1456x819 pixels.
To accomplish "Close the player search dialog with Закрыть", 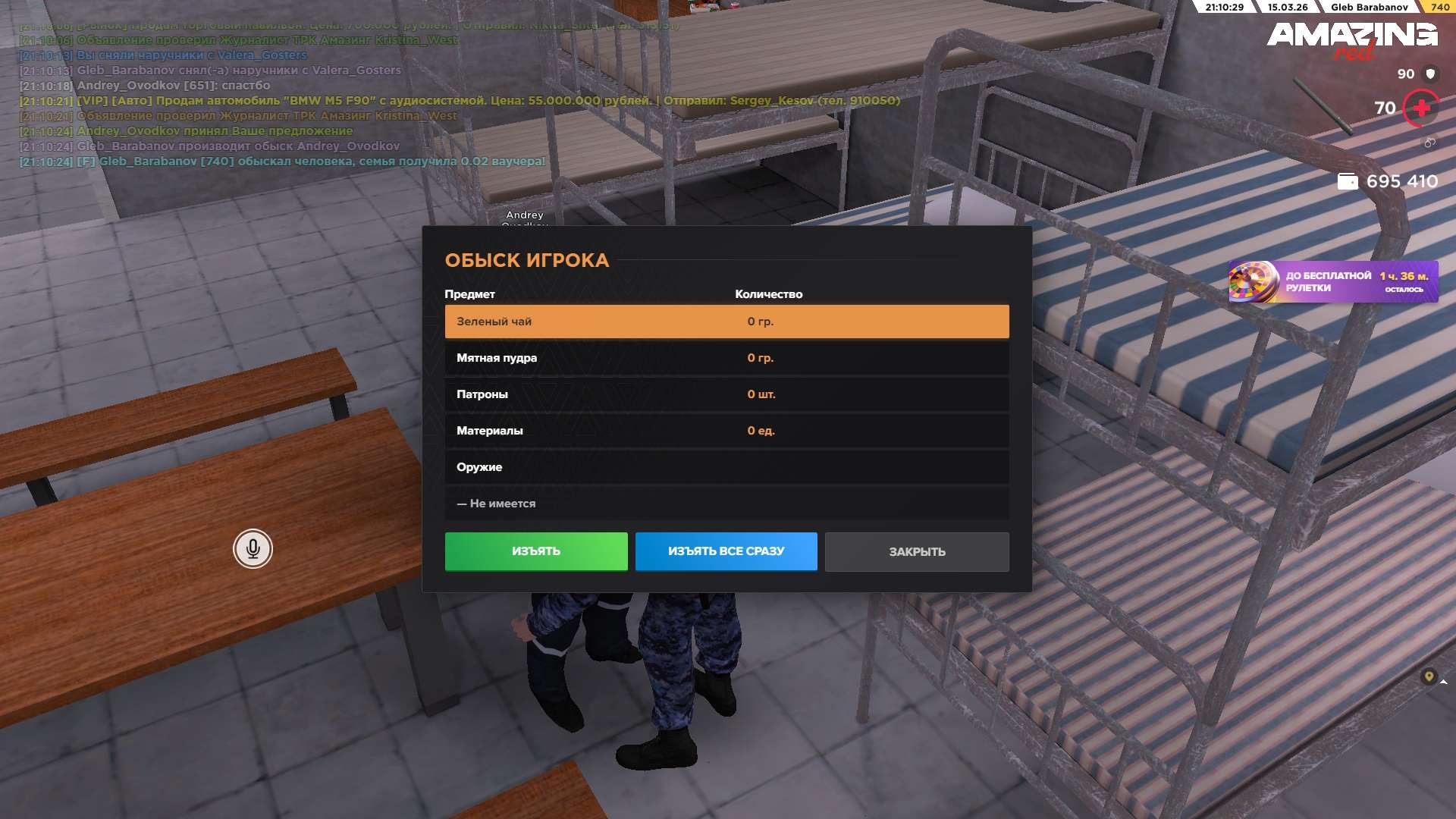I will 916,552.
